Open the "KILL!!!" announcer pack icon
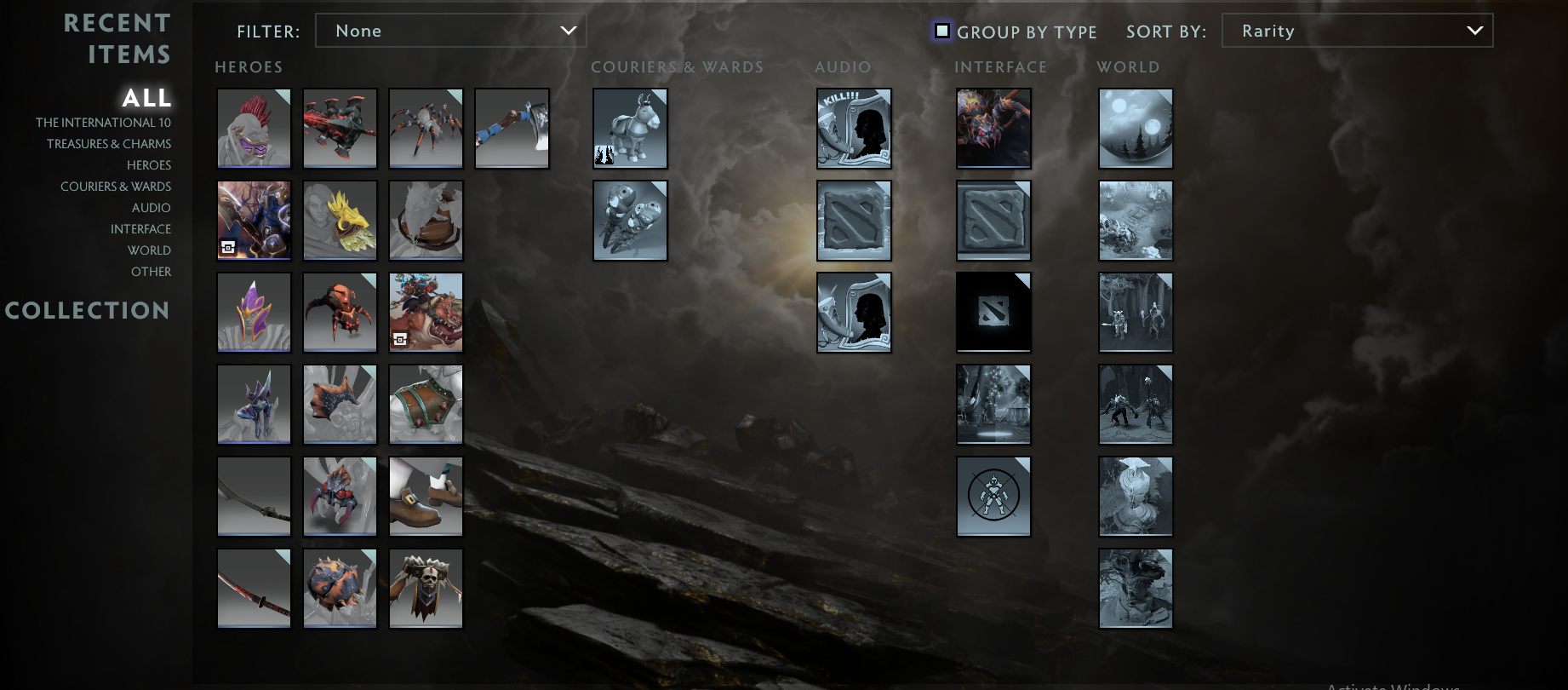The height and width of the screenshot is (690, 1568). (854, 128)
